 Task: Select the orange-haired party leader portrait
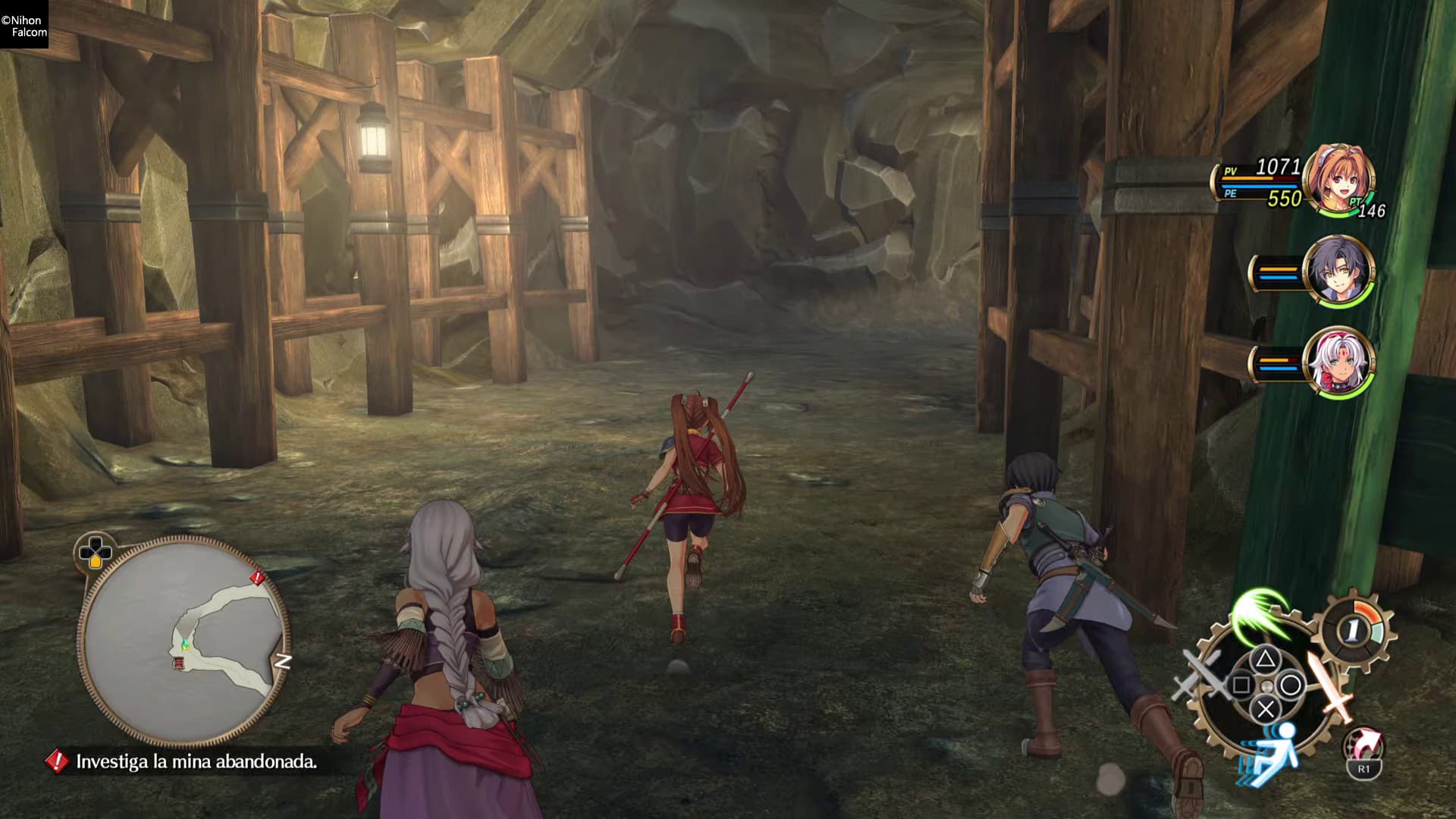tap(1338, 180)
